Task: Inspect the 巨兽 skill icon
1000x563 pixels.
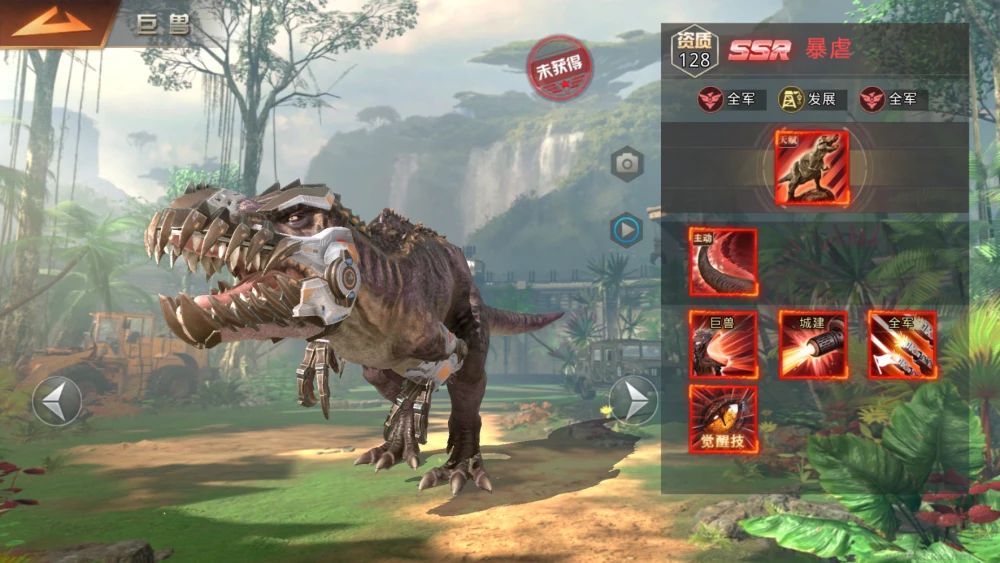Action: click(x=723, y=345)
